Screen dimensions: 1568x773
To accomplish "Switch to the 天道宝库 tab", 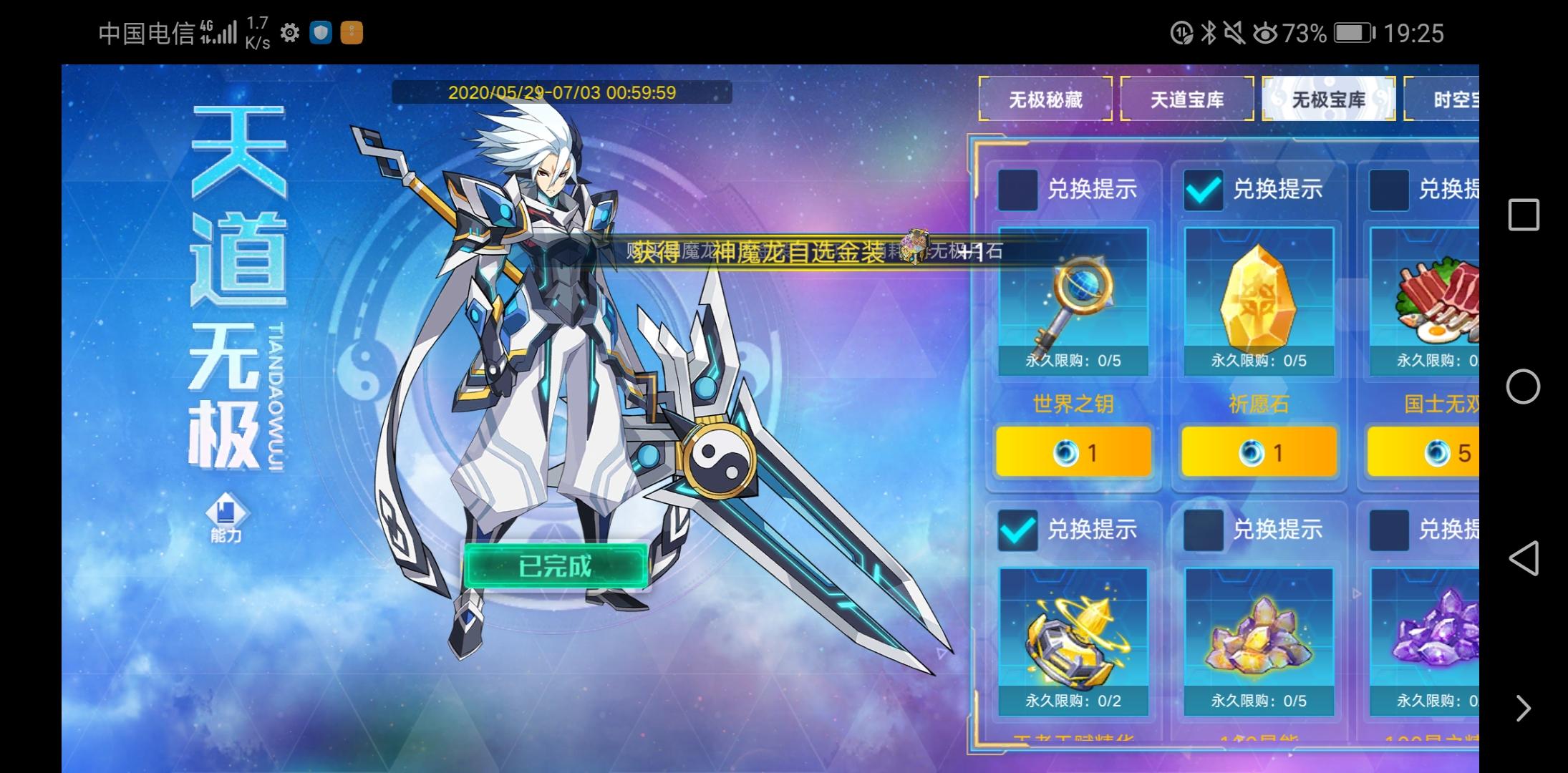I will coord(1186,100).
